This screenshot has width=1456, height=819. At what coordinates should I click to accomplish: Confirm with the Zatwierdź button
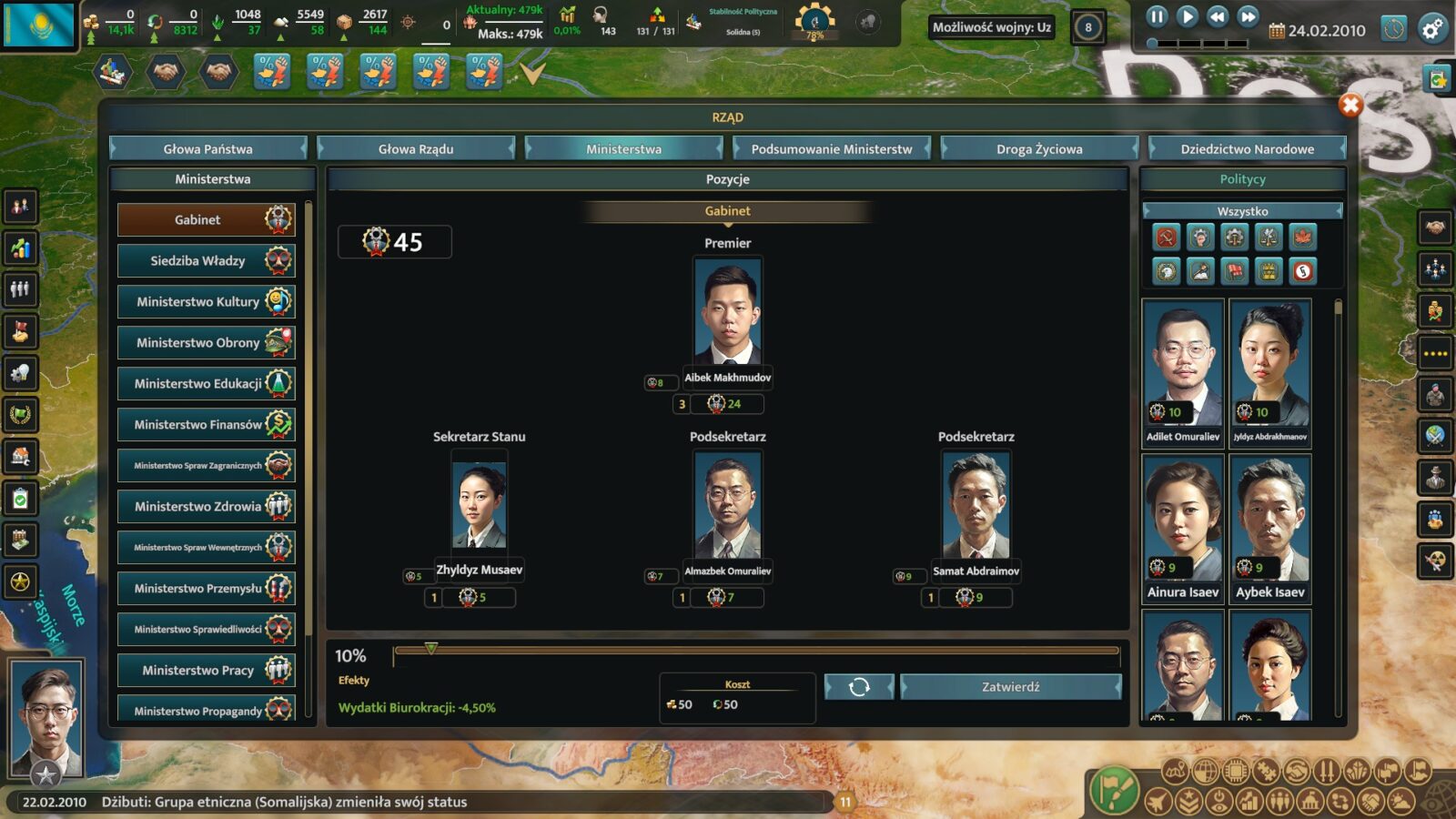(x=1010, y=687)
